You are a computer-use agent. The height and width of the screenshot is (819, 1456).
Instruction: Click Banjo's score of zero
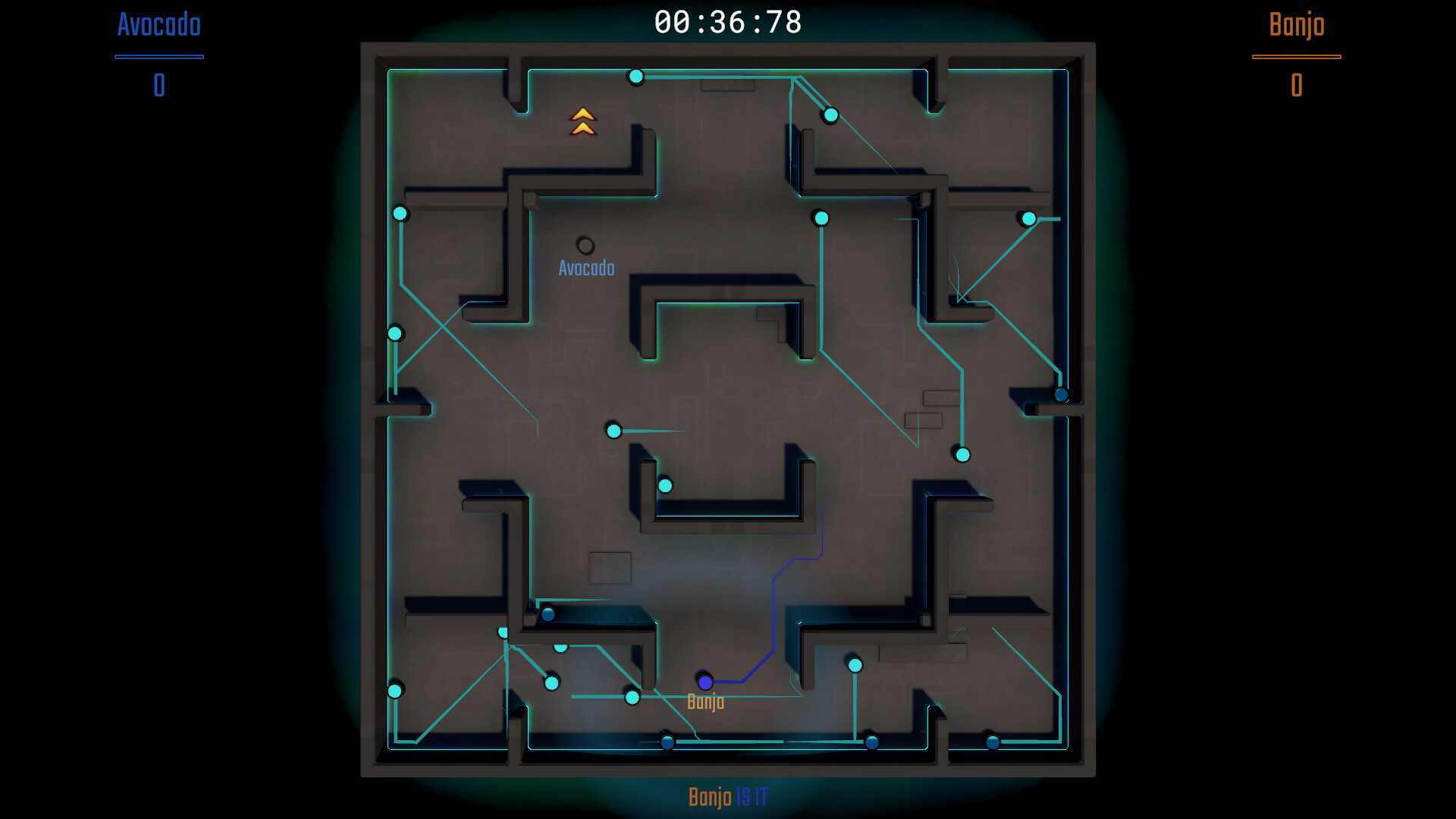click(1296, 86)
